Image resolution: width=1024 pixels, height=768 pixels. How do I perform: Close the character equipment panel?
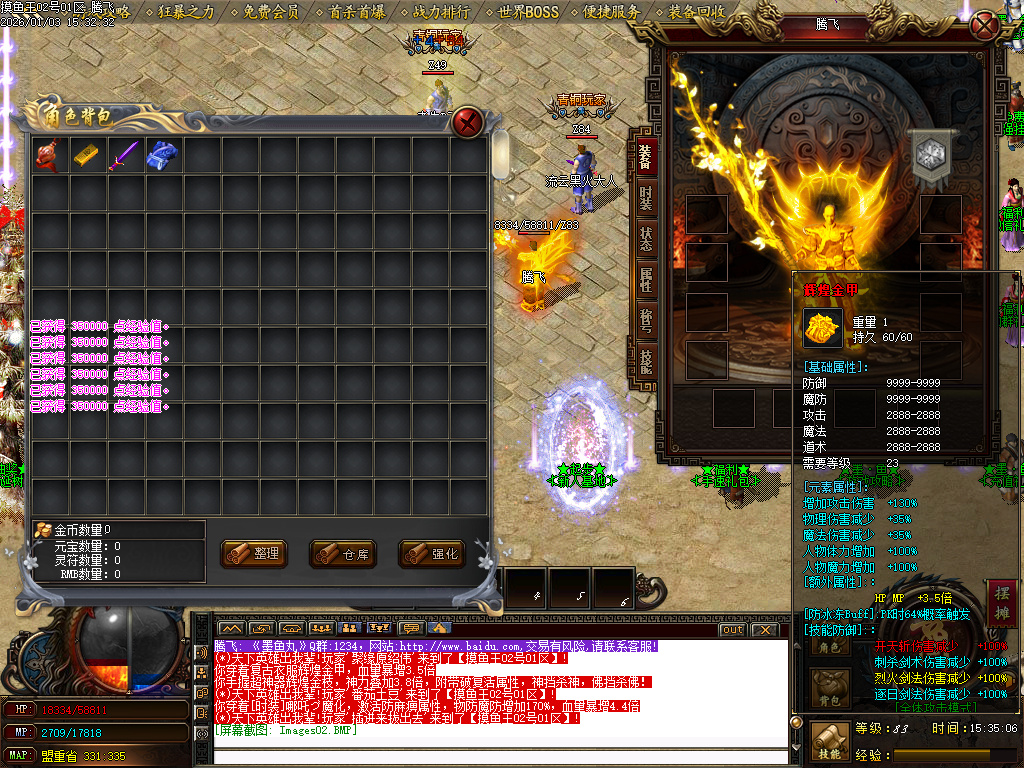(985, 25)
